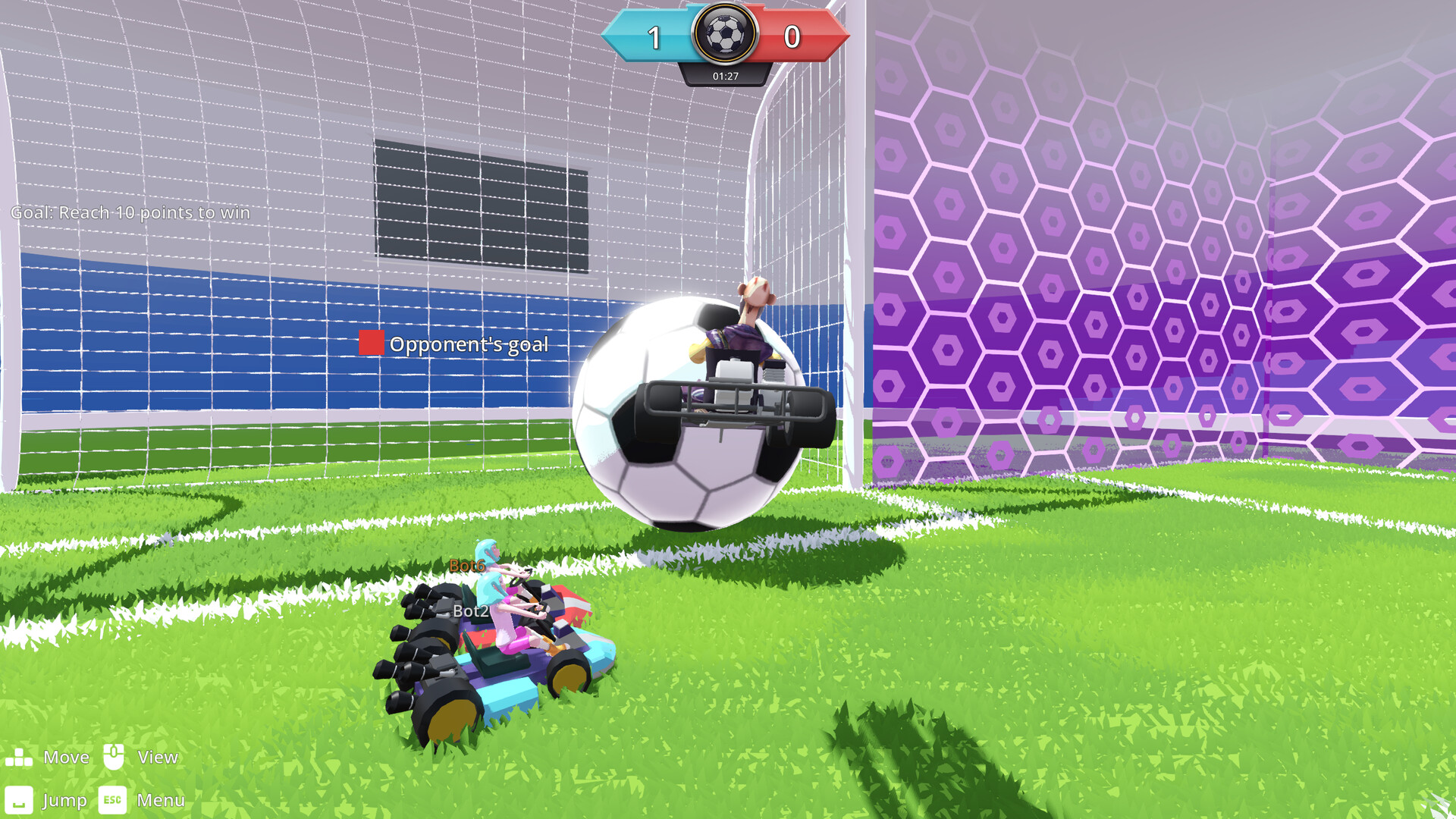Click the WASD Move keys icon
Screen dimensions: 1456x819
(x=20, y=756)
